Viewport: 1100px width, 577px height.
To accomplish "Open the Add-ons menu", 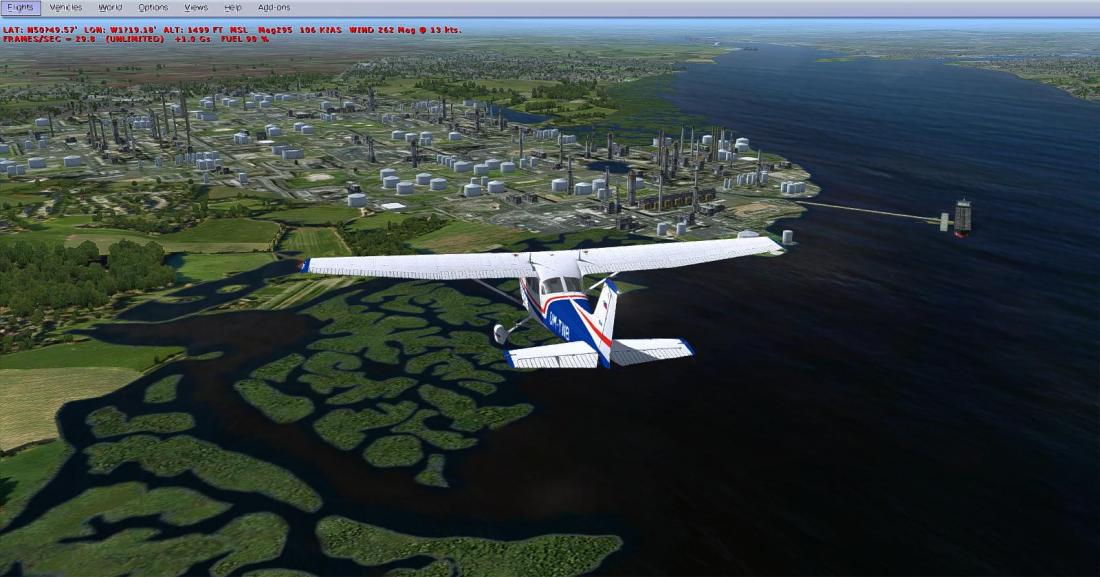I will pos(274,7).
